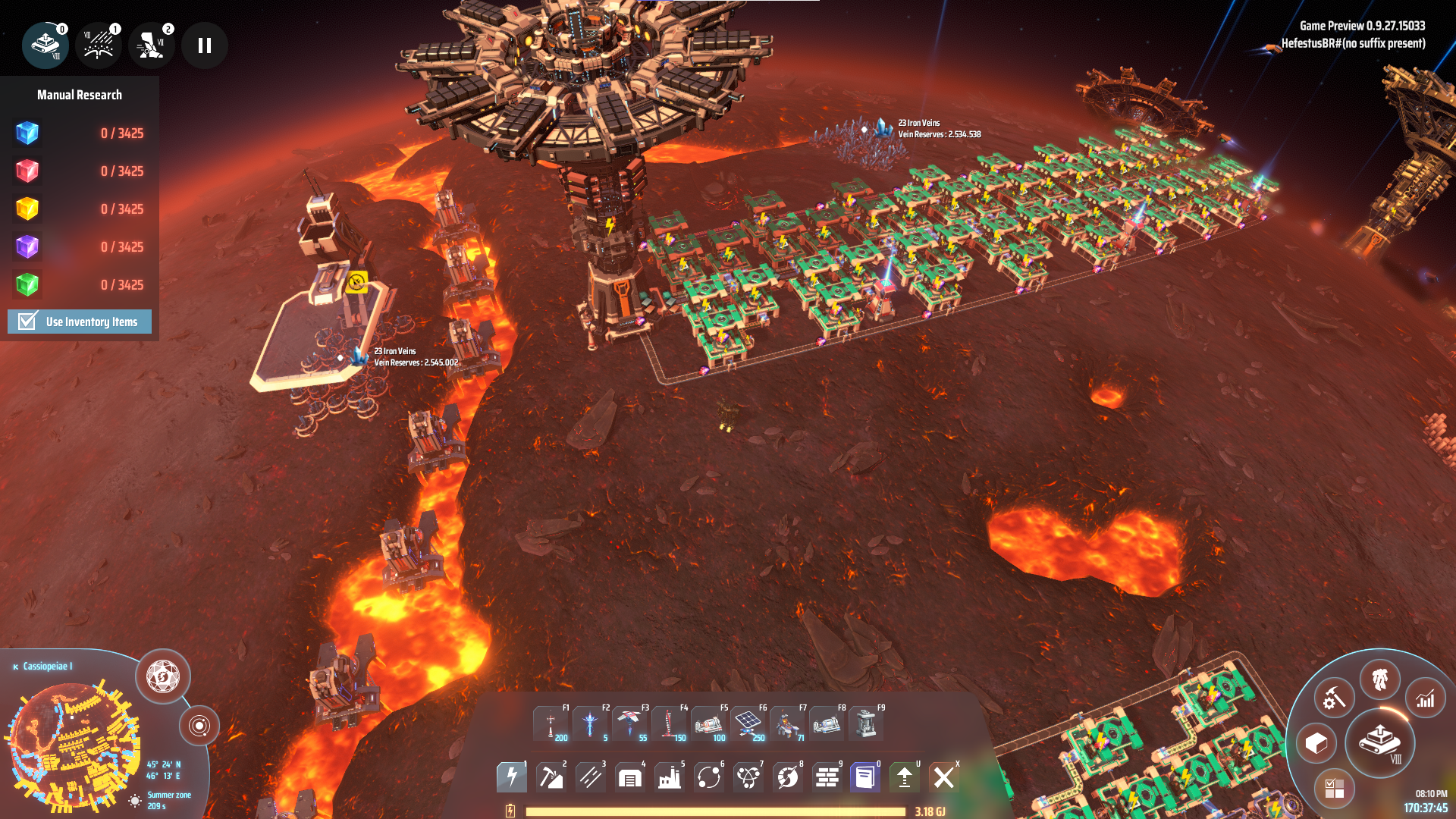Open the inventory cube button
Image resolution: width=1456 pixels, height=819 pixels.
[1316, 743]
